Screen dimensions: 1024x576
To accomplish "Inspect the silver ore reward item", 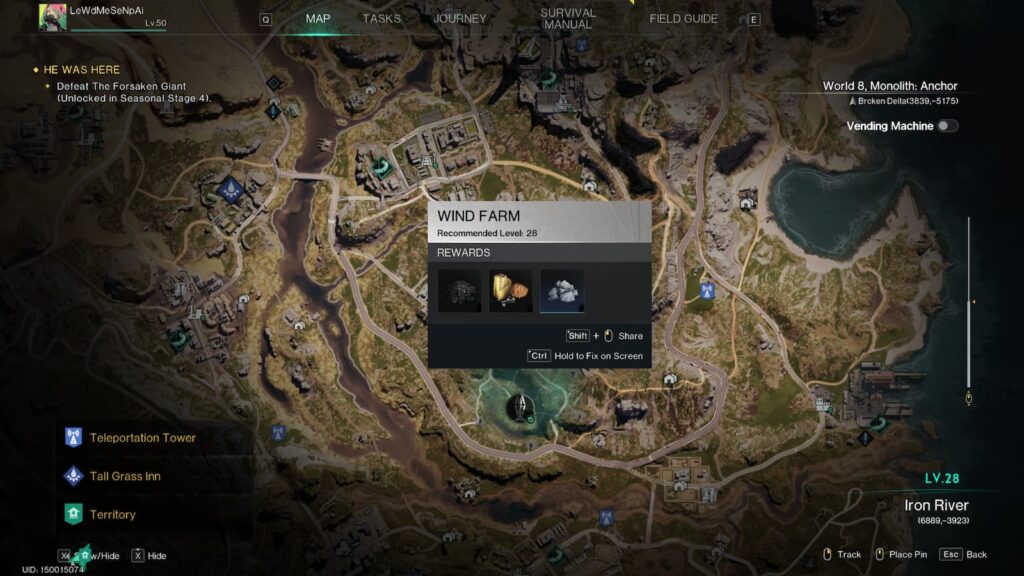I will (562, 290).
